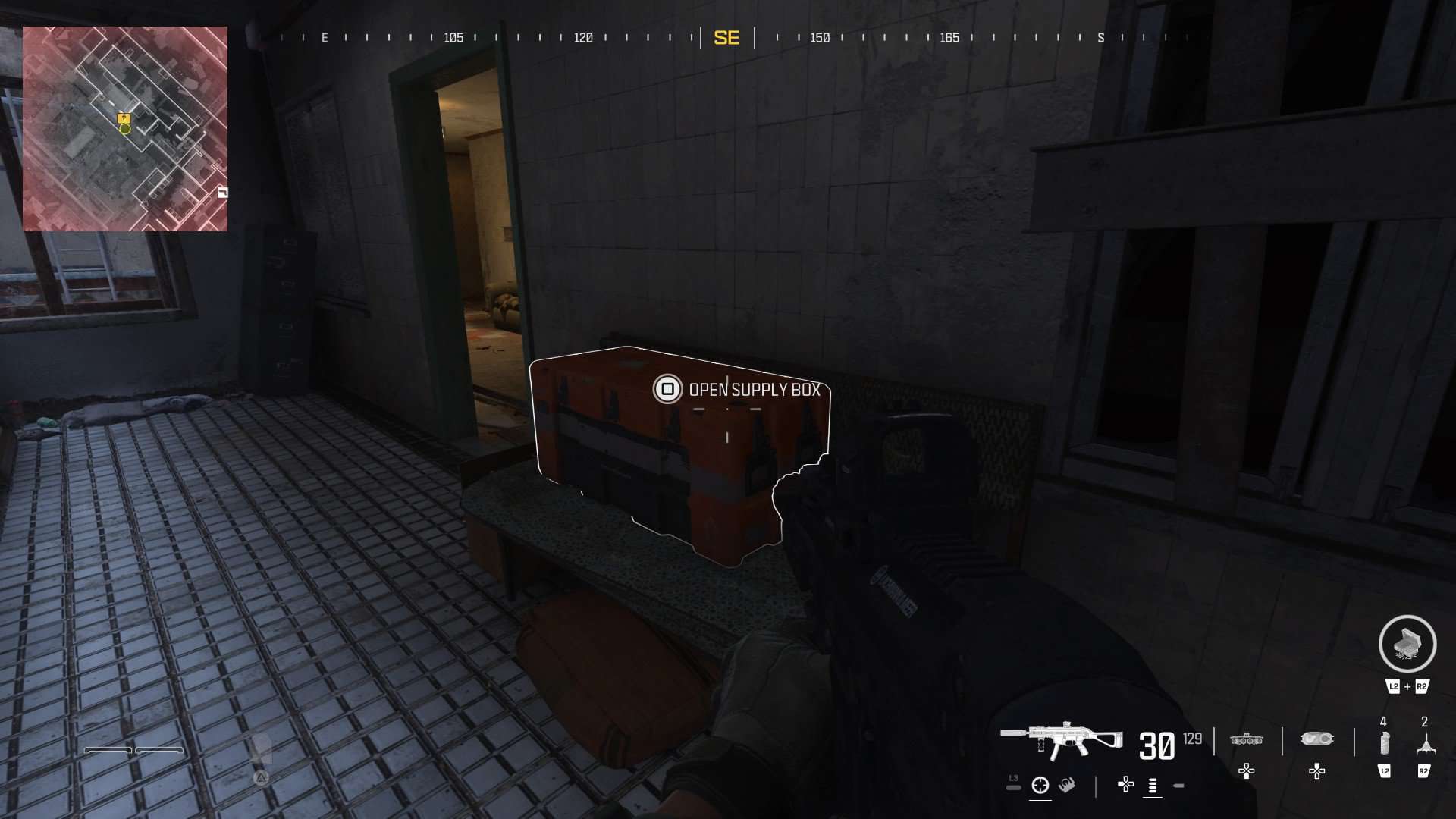Click the crosshair fire mode icon
This screenshot has width=1456, height=819.
pos(1040,786)
